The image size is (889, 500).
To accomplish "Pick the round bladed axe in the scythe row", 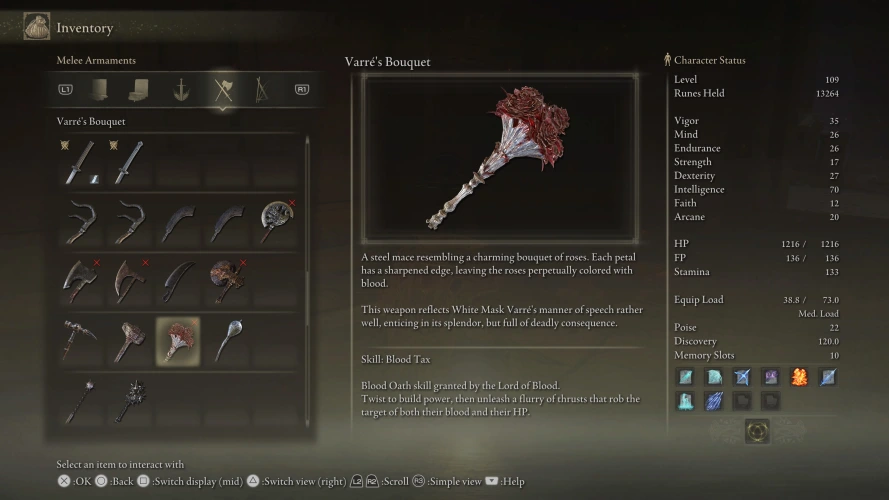I will point(276,222).
